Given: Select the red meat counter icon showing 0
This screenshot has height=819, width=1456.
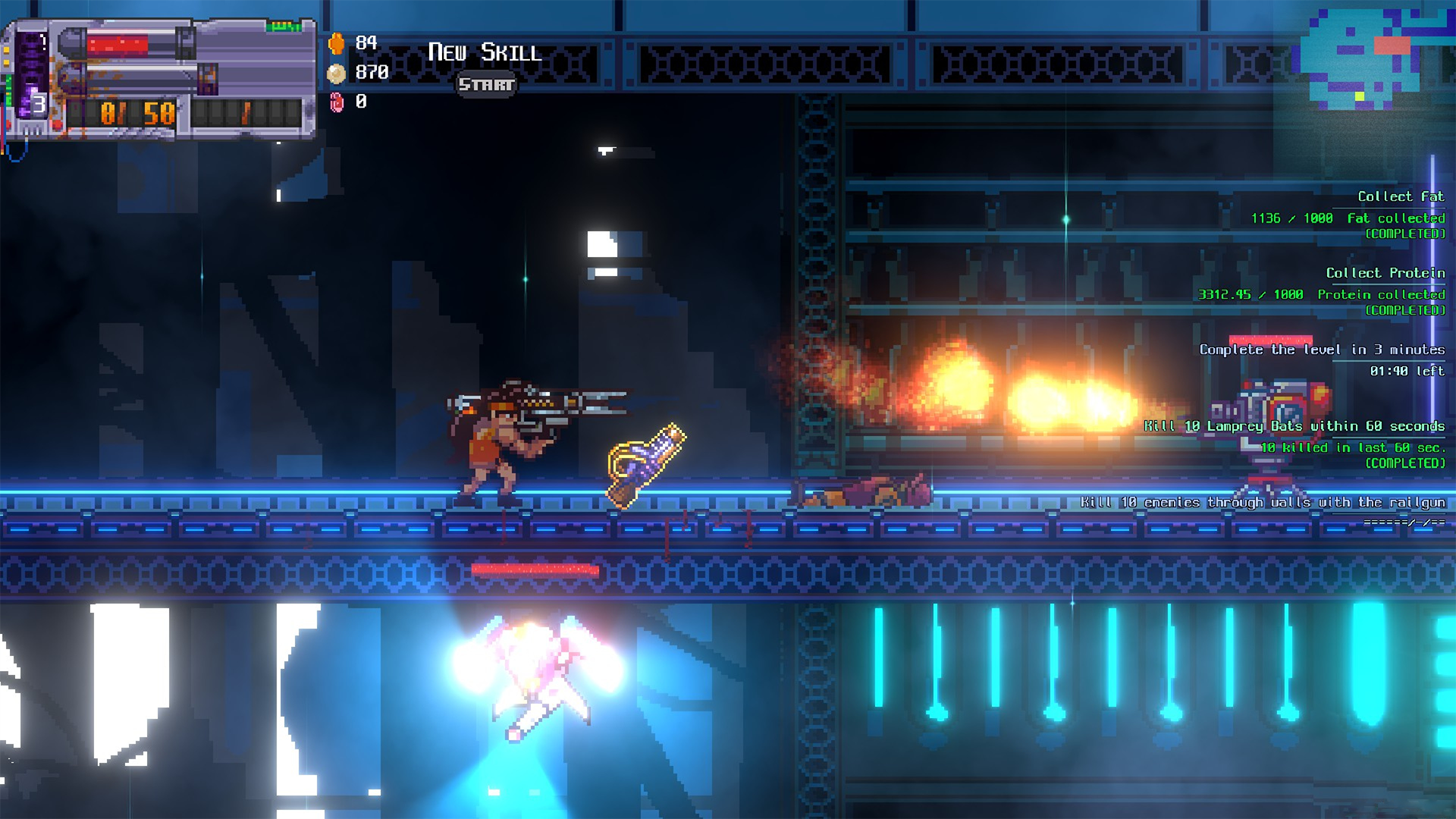Looking at the screenshot, I should 337,103.
